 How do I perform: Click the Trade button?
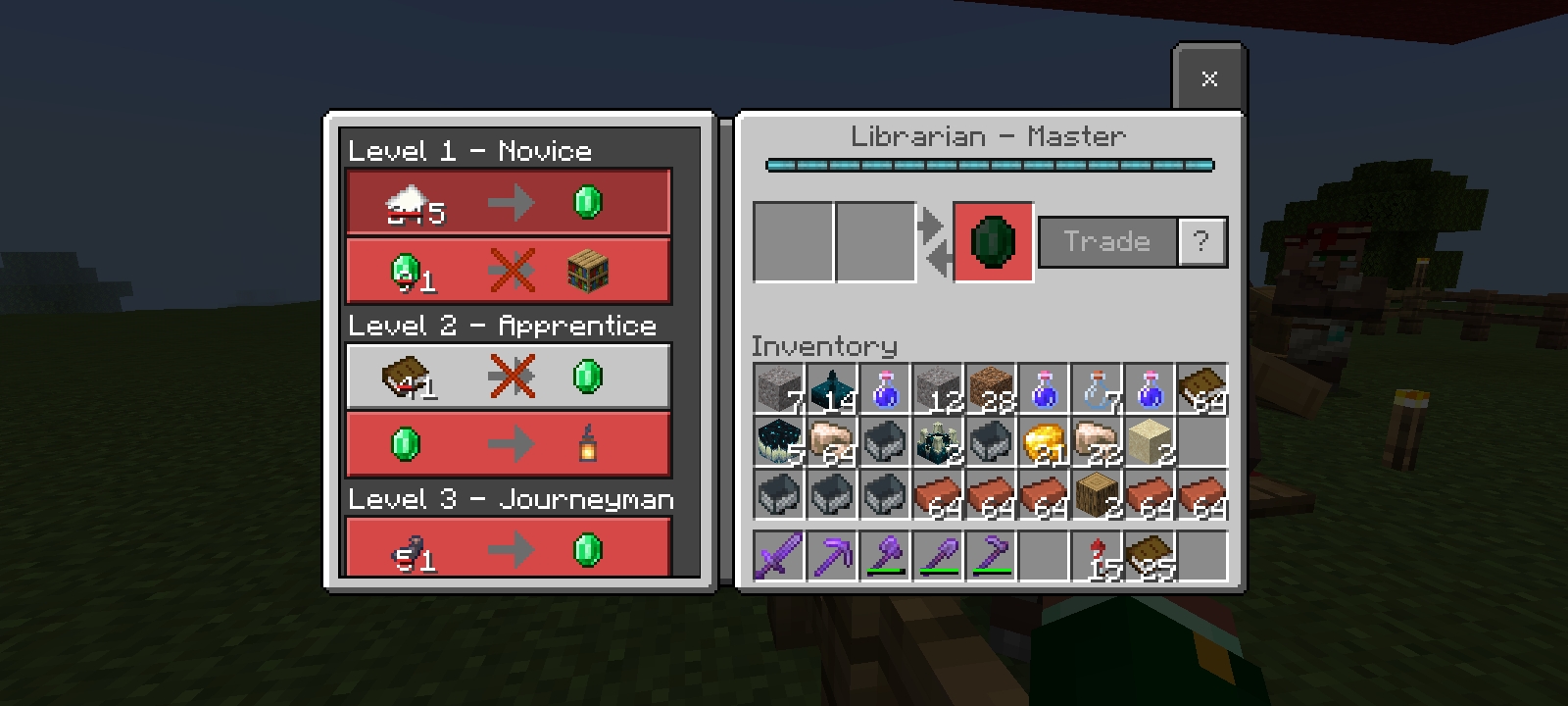click(x=1107, y=241)
